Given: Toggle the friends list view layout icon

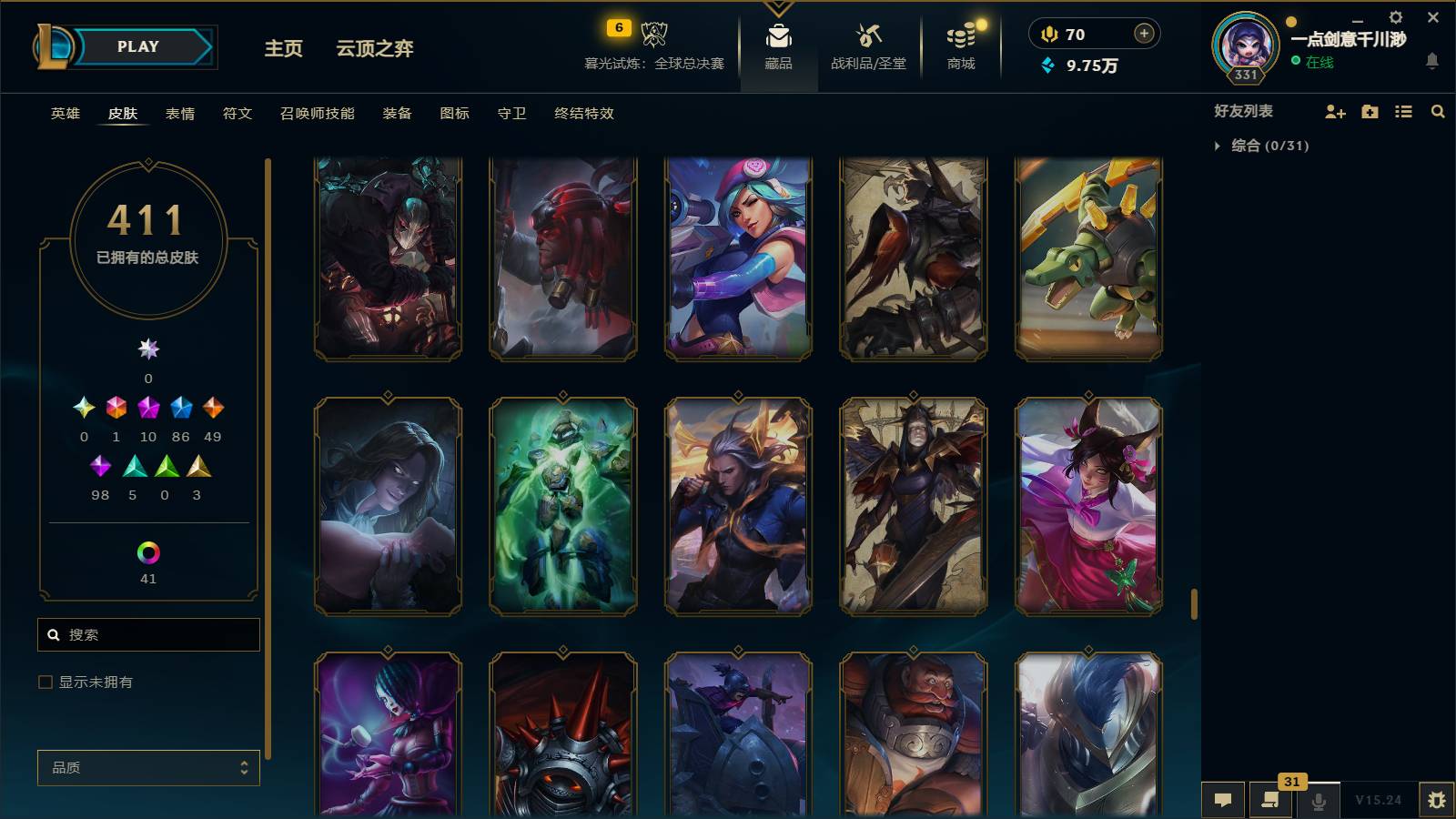Looking at the screenshot, I should tap(1403, 112).
